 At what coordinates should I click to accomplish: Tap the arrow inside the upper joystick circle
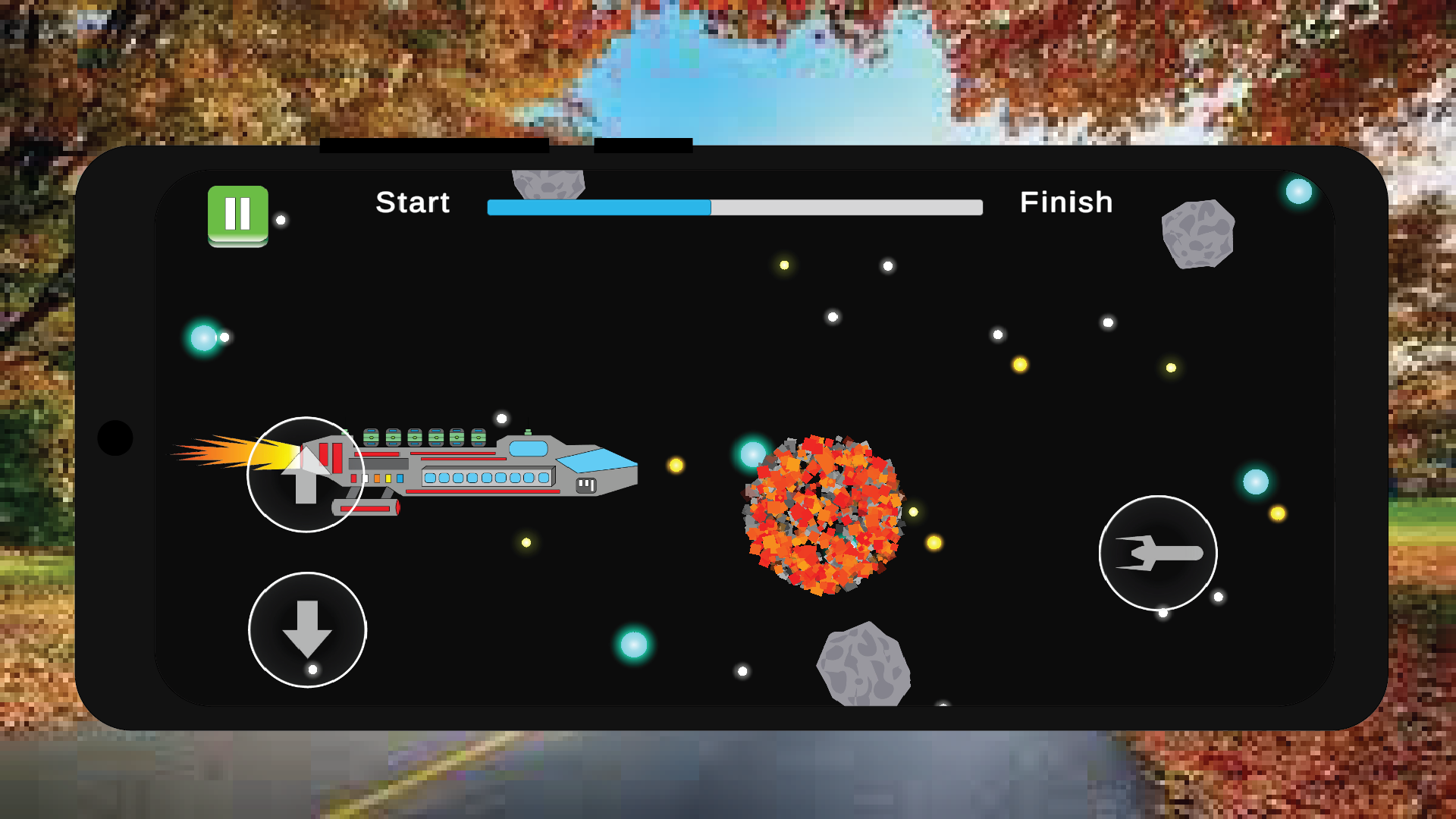tap(305, 475)
